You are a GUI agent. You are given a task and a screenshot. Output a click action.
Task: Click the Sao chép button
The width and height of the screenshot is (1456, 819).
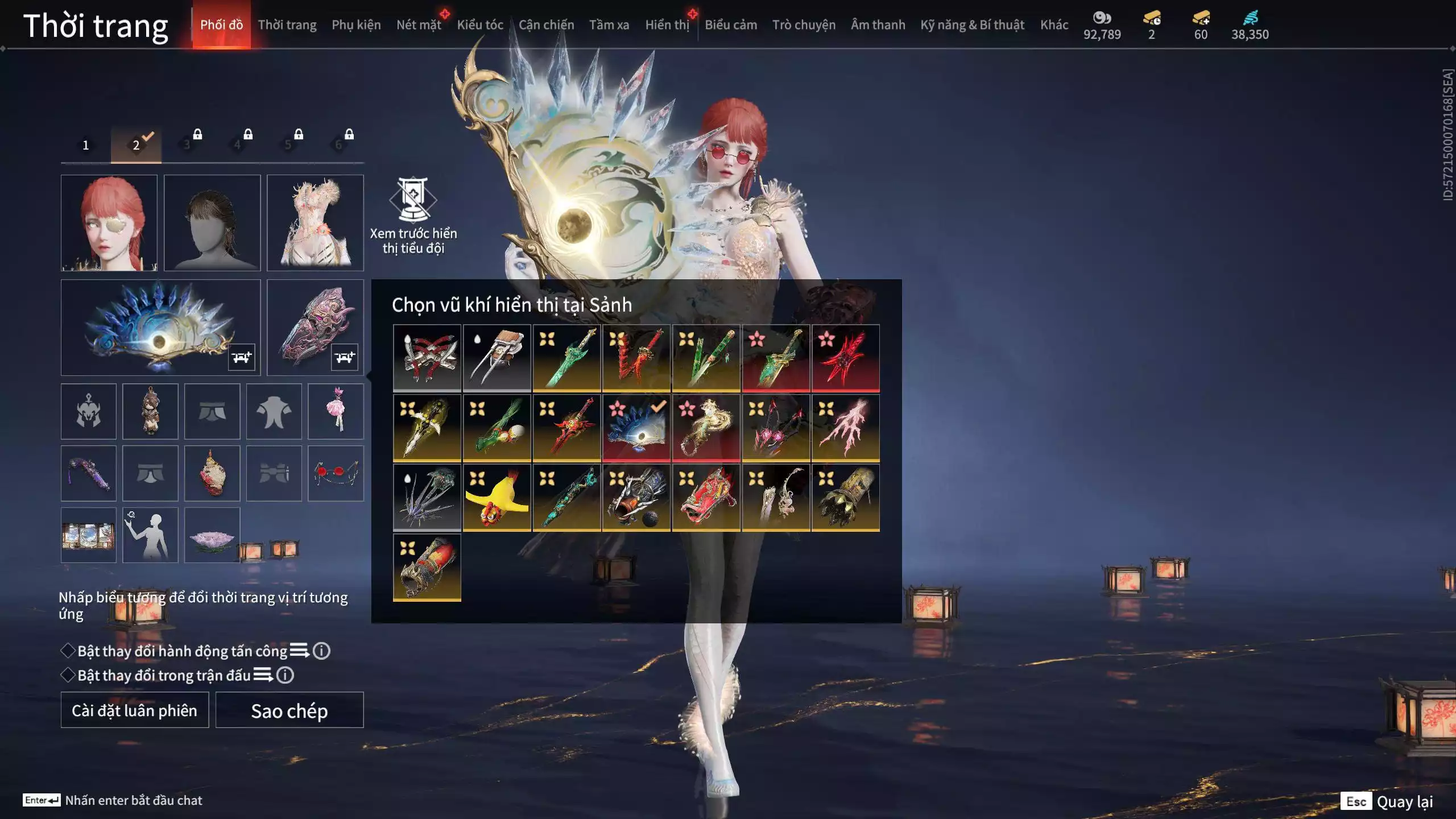(x=289, y=710)
